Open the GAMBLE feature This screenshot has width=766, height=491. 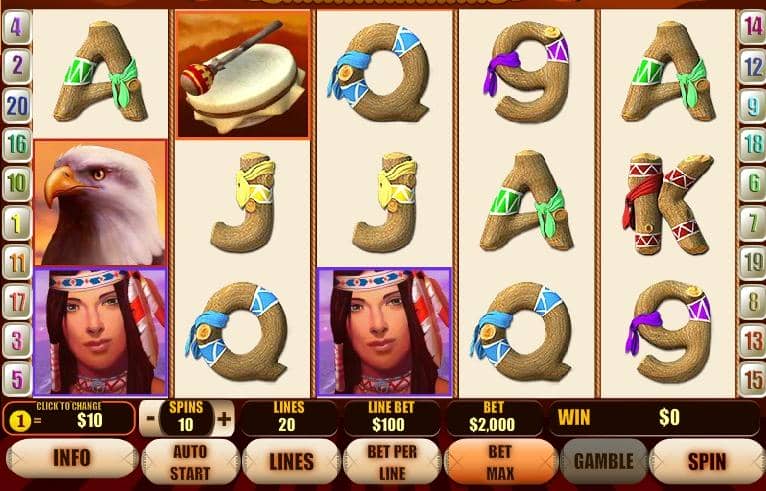[603, 461]
